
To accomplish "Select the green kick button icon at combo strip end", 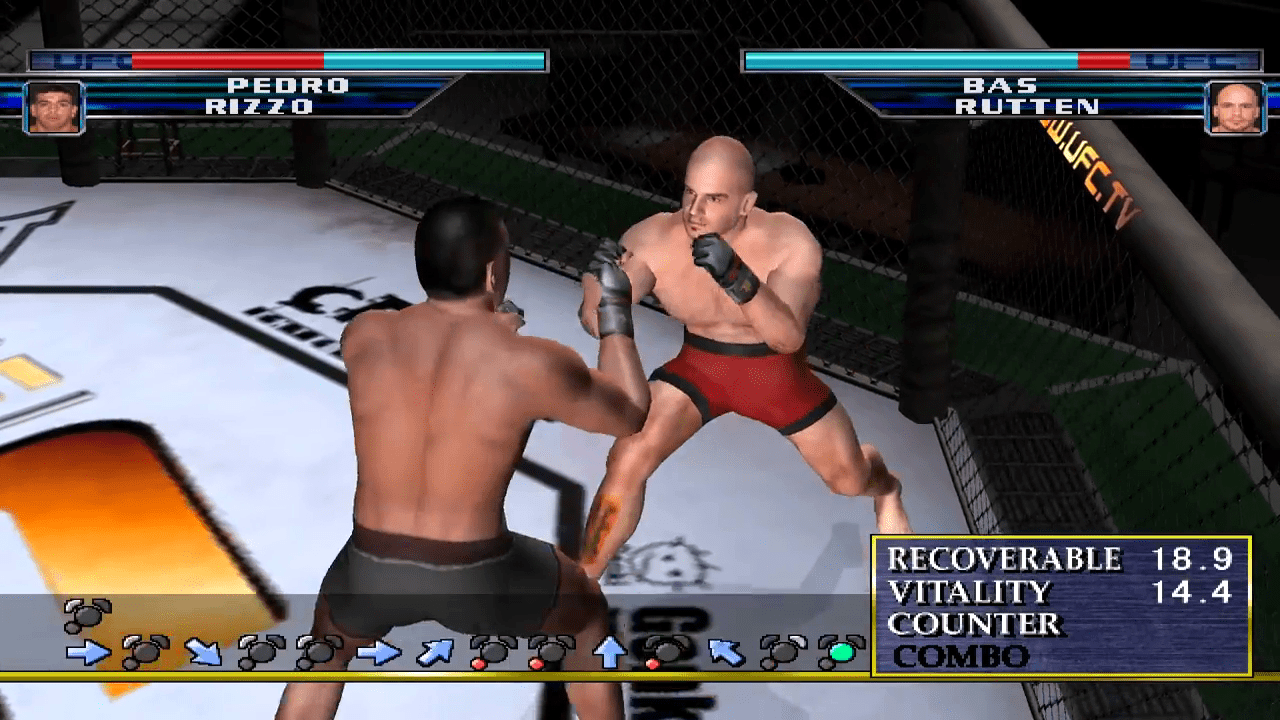I will click(841, 650).
